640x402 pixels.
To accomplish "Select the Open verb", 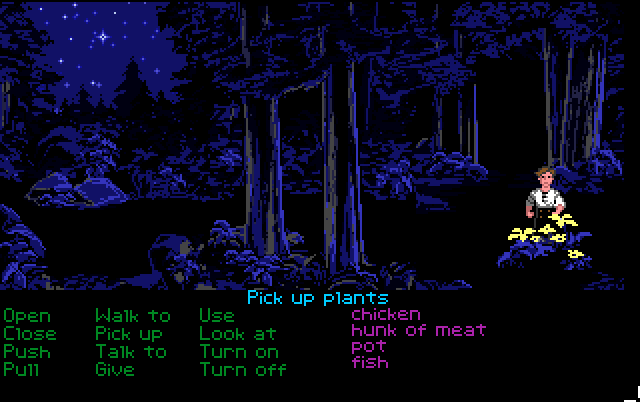I will (28, 316).
